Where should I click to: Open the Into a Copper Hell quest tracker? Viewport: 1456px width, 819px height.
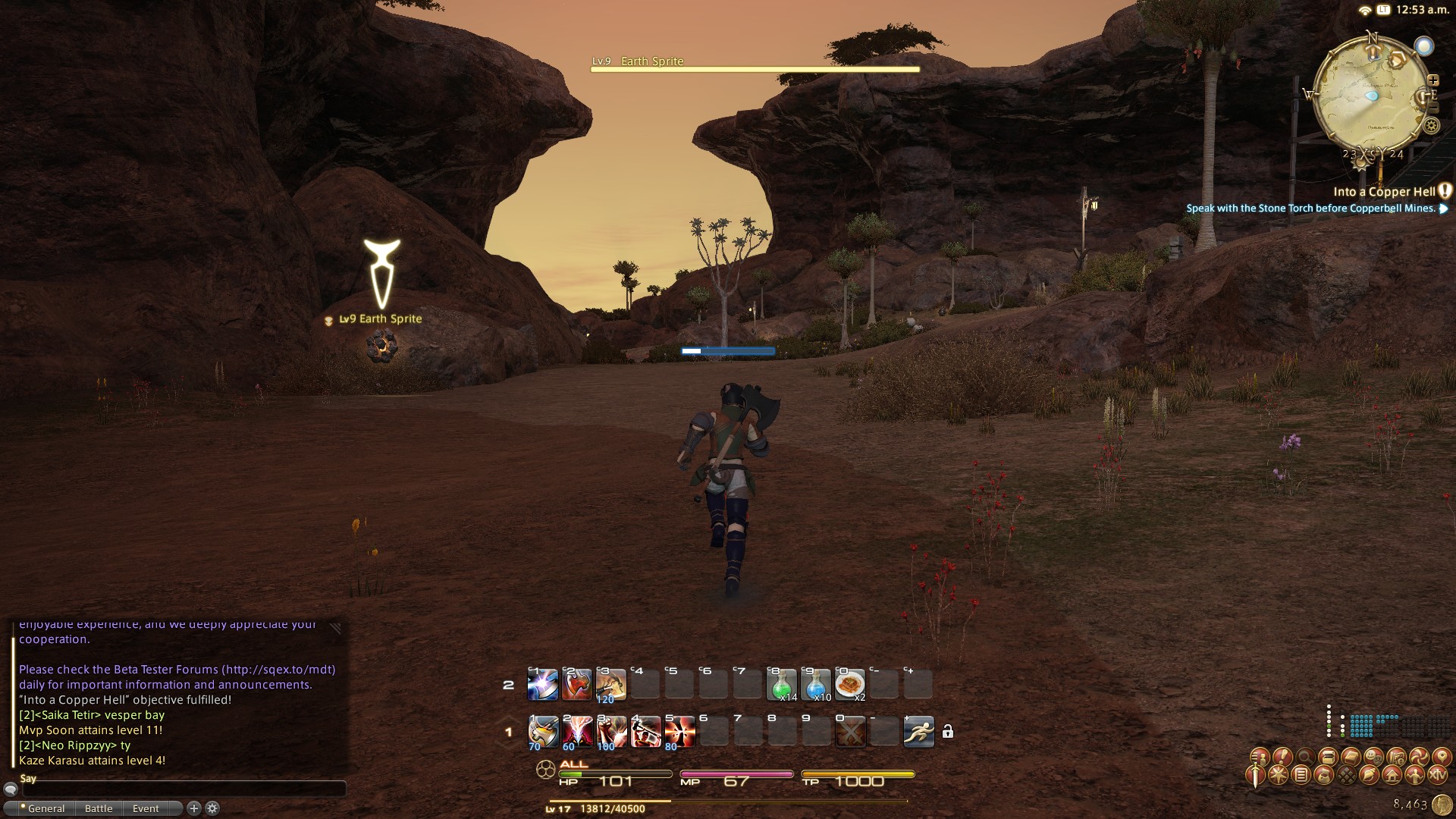point(1384,192)
